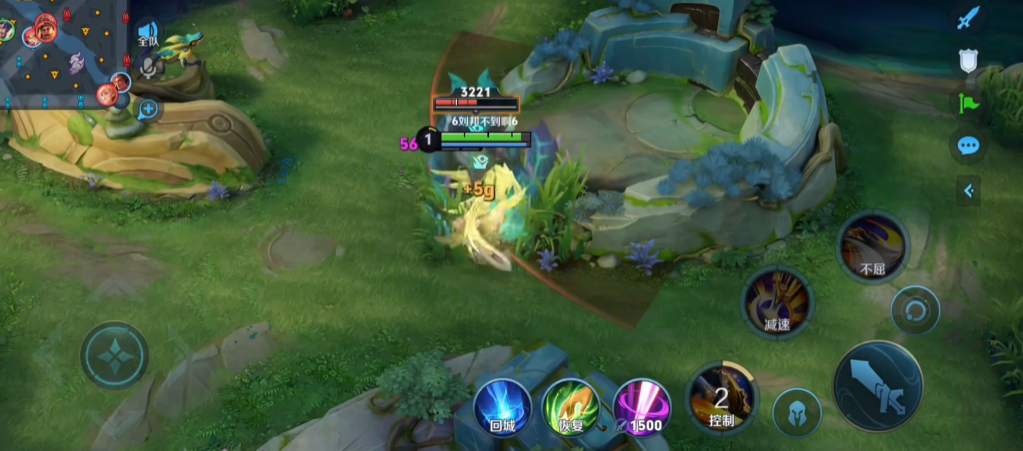Use the 恢复 heal ability
This screenshot has height=451, width=1023.
571,407
